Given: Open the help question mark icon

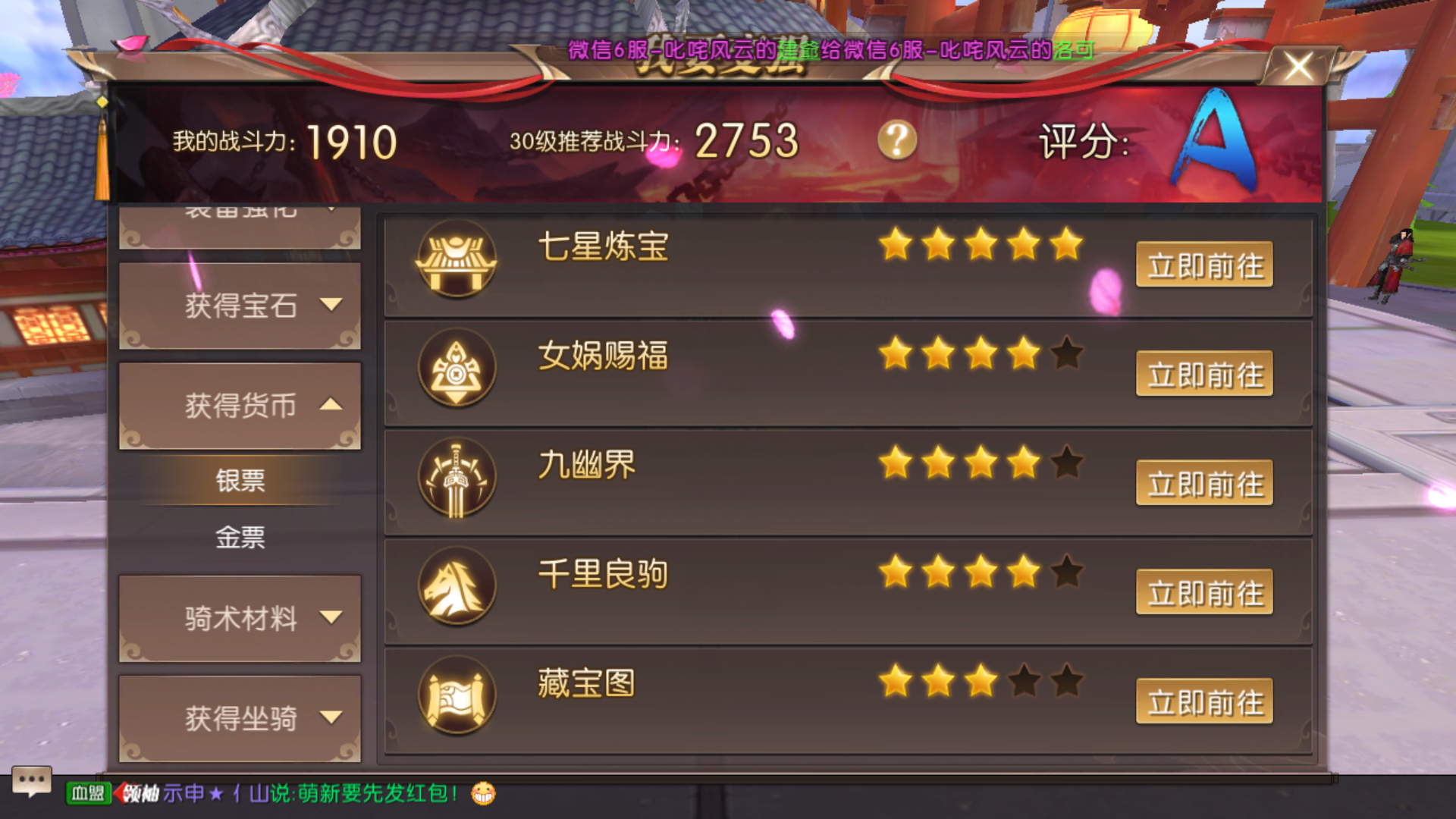Looking at the screenshot, I should (x=897, y=140).
